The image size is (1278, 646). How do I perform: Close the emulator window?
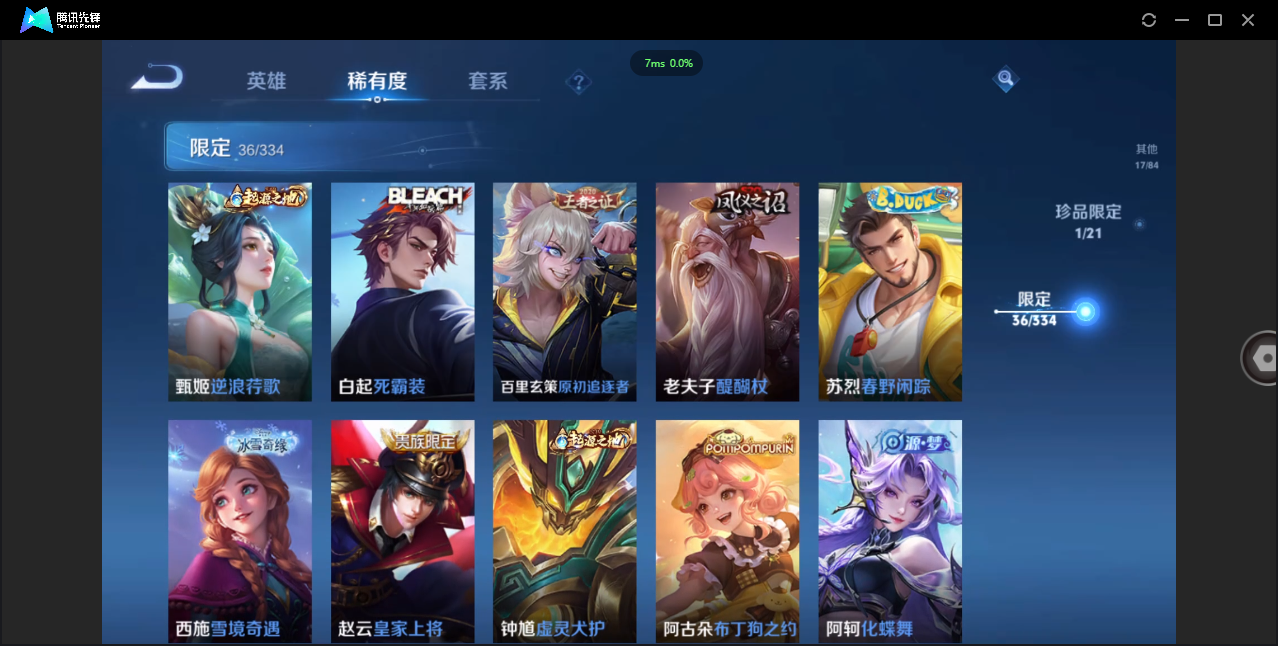coord(1248,20)
